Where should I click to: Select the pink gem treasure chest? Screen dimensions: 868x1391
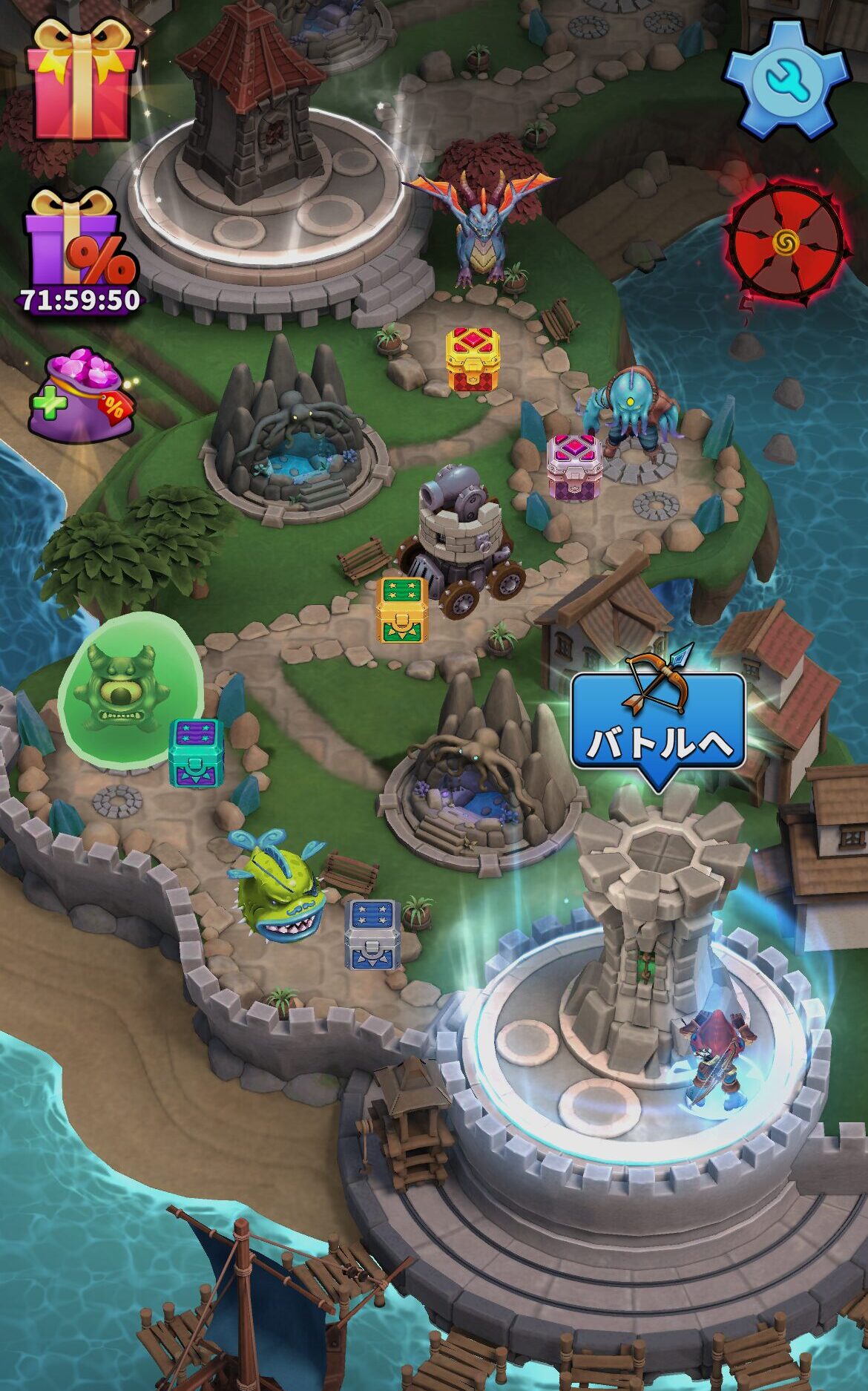pyautogui.click(x=574, y=465)
